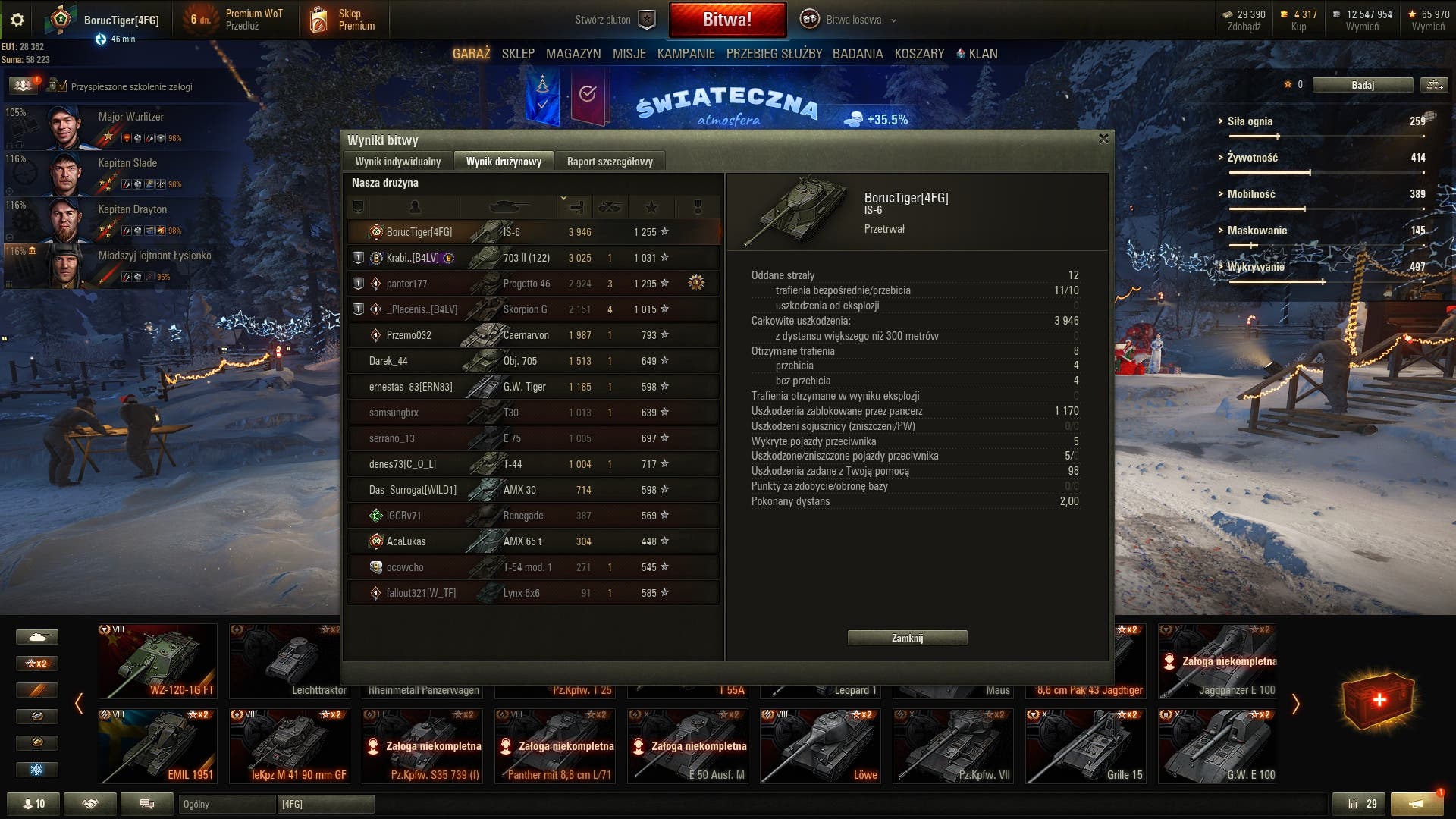Open the SKLEP menu

coord(518,54)
